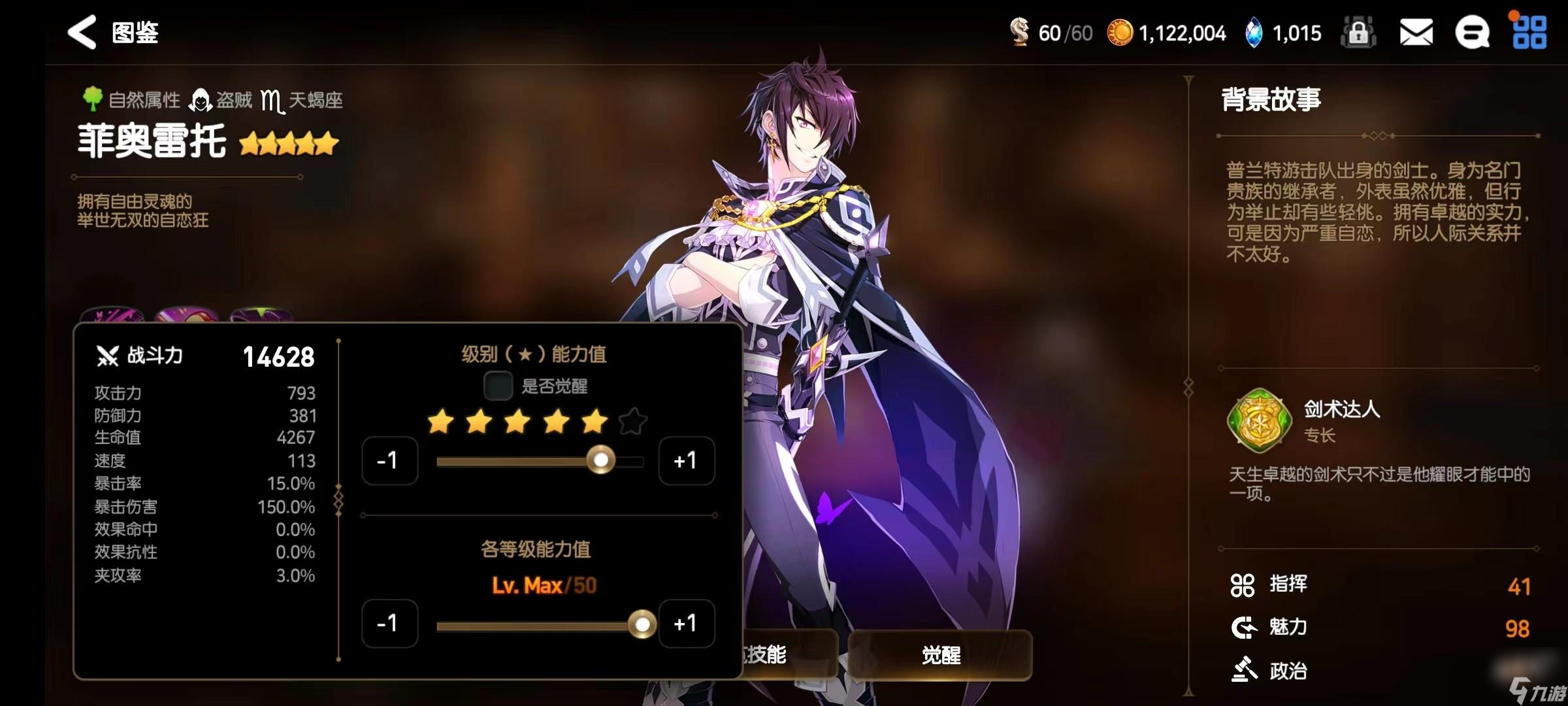1568x706 pixels.
Task: Increase star grade with its +1 button
Action: pos(686,461)
